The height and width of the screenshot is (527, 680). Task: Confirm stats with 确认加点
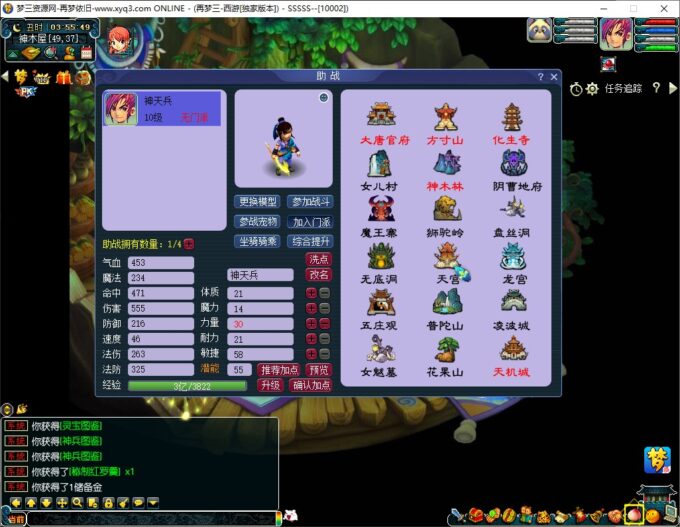[x=311, y=386]
